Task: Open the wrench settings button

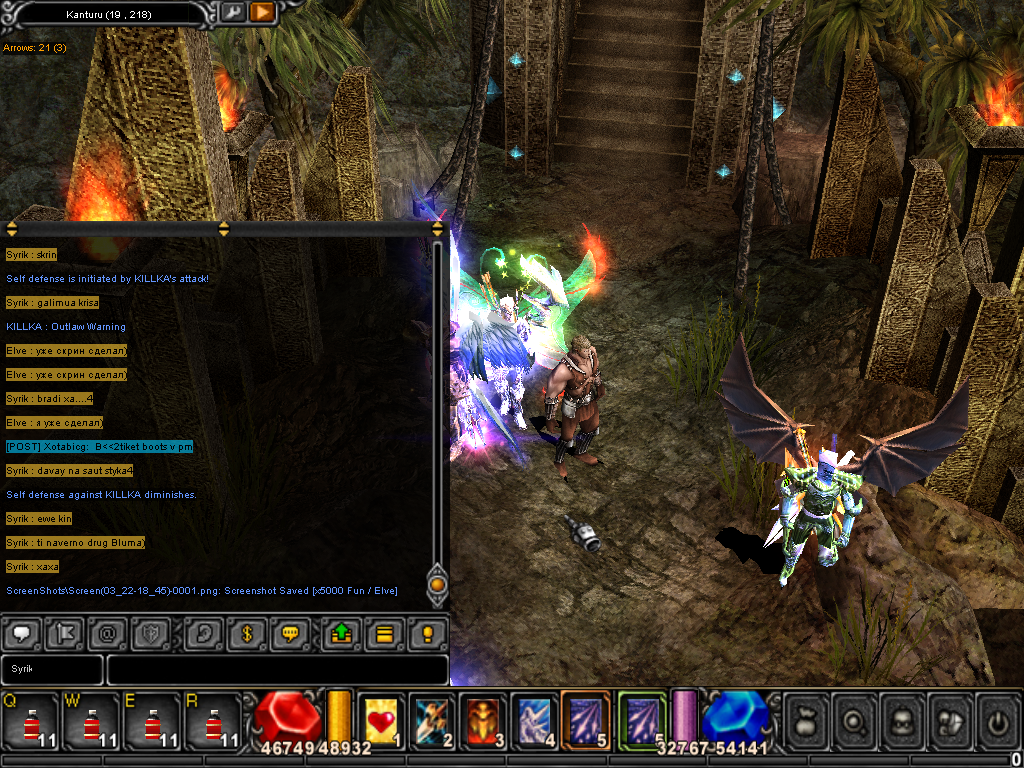Action: [x=231, y=13]
